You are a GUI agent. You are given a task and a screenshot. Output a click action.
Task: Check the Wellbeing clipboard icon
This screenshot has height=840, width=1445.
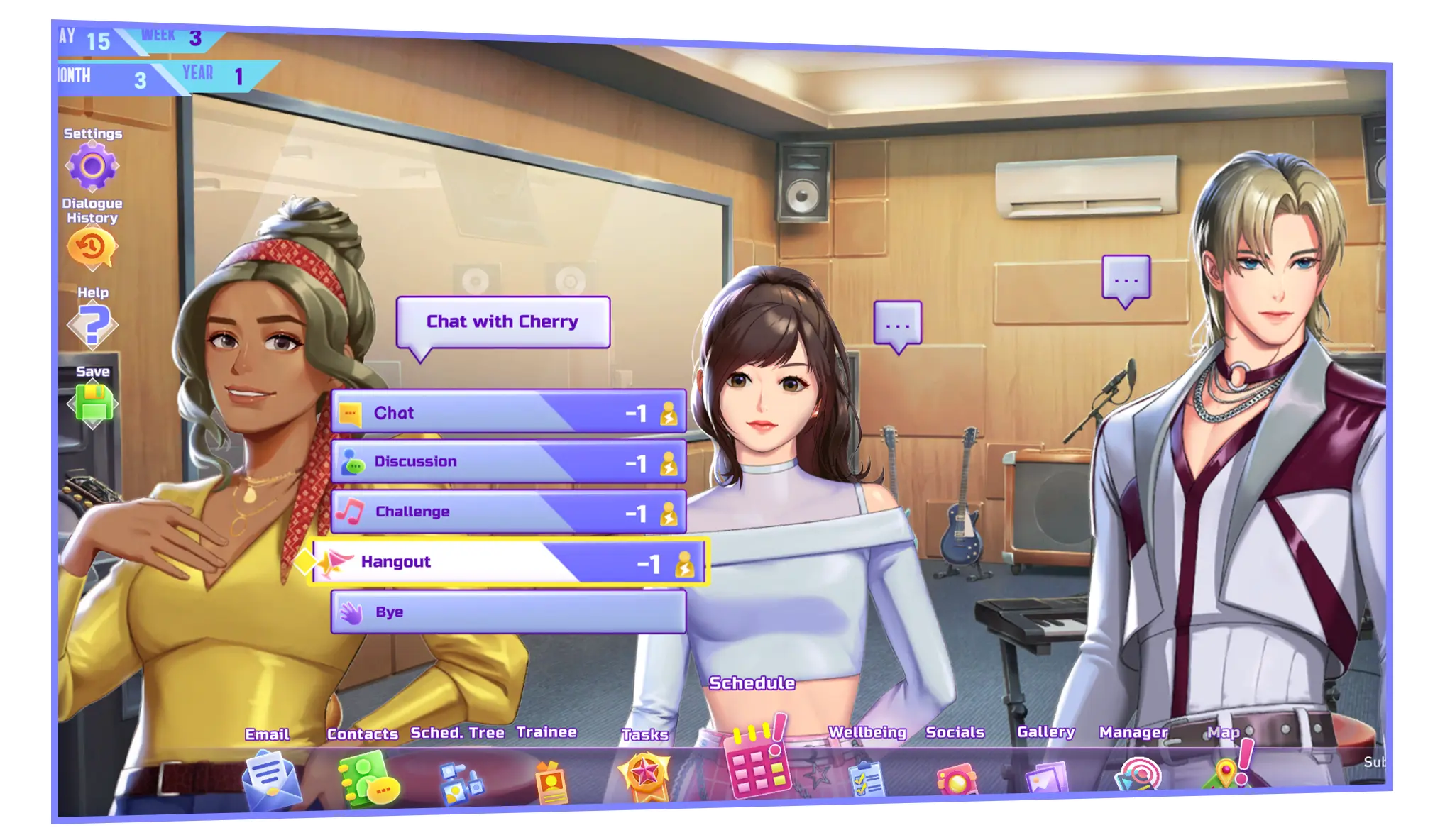pos(867,780)
